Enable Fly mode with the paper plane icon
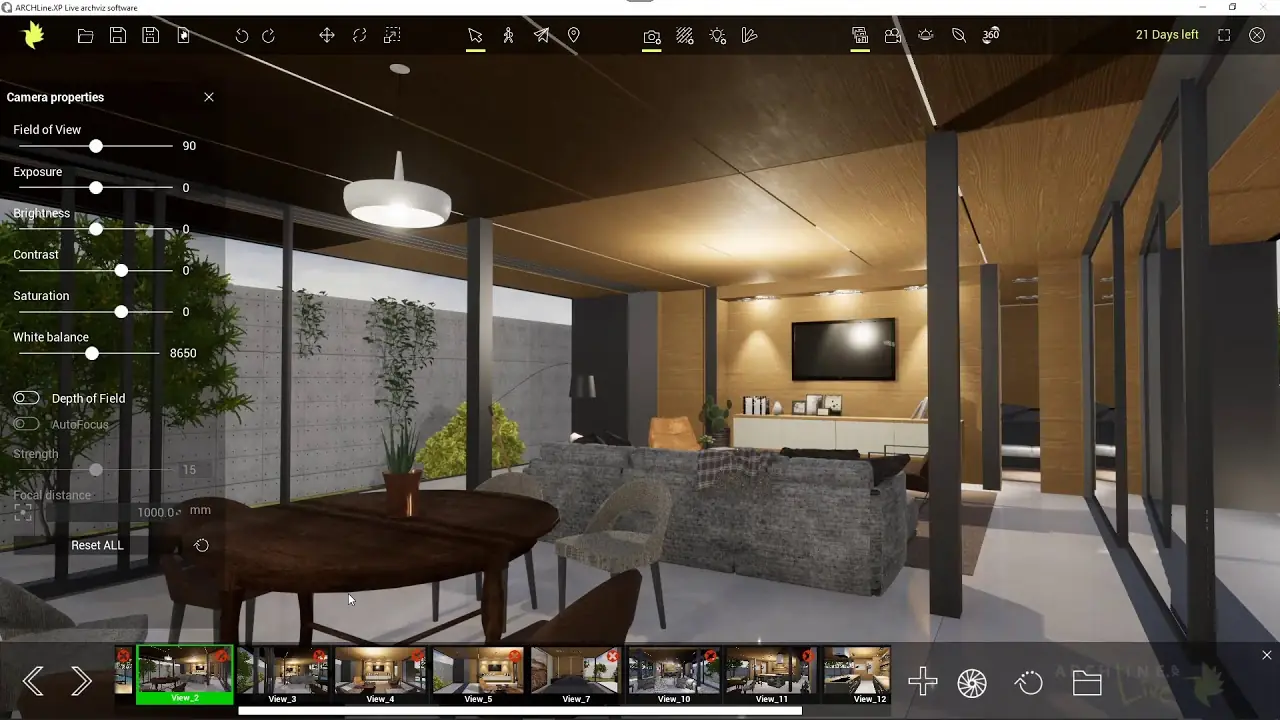This screenshot has width=1280, height=720. pos(541,35)
